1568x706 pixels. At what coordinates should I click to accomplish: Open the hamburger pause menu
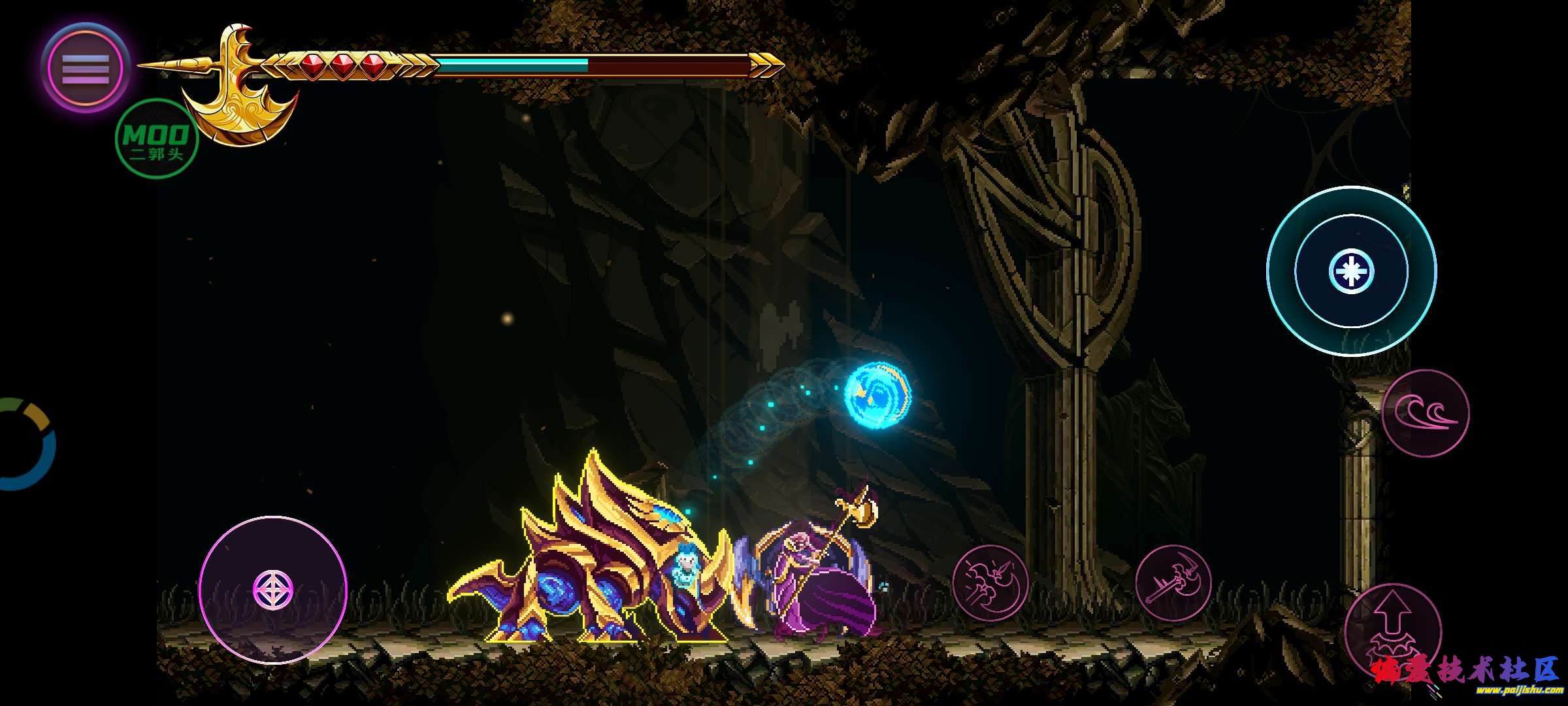(86, 68)
